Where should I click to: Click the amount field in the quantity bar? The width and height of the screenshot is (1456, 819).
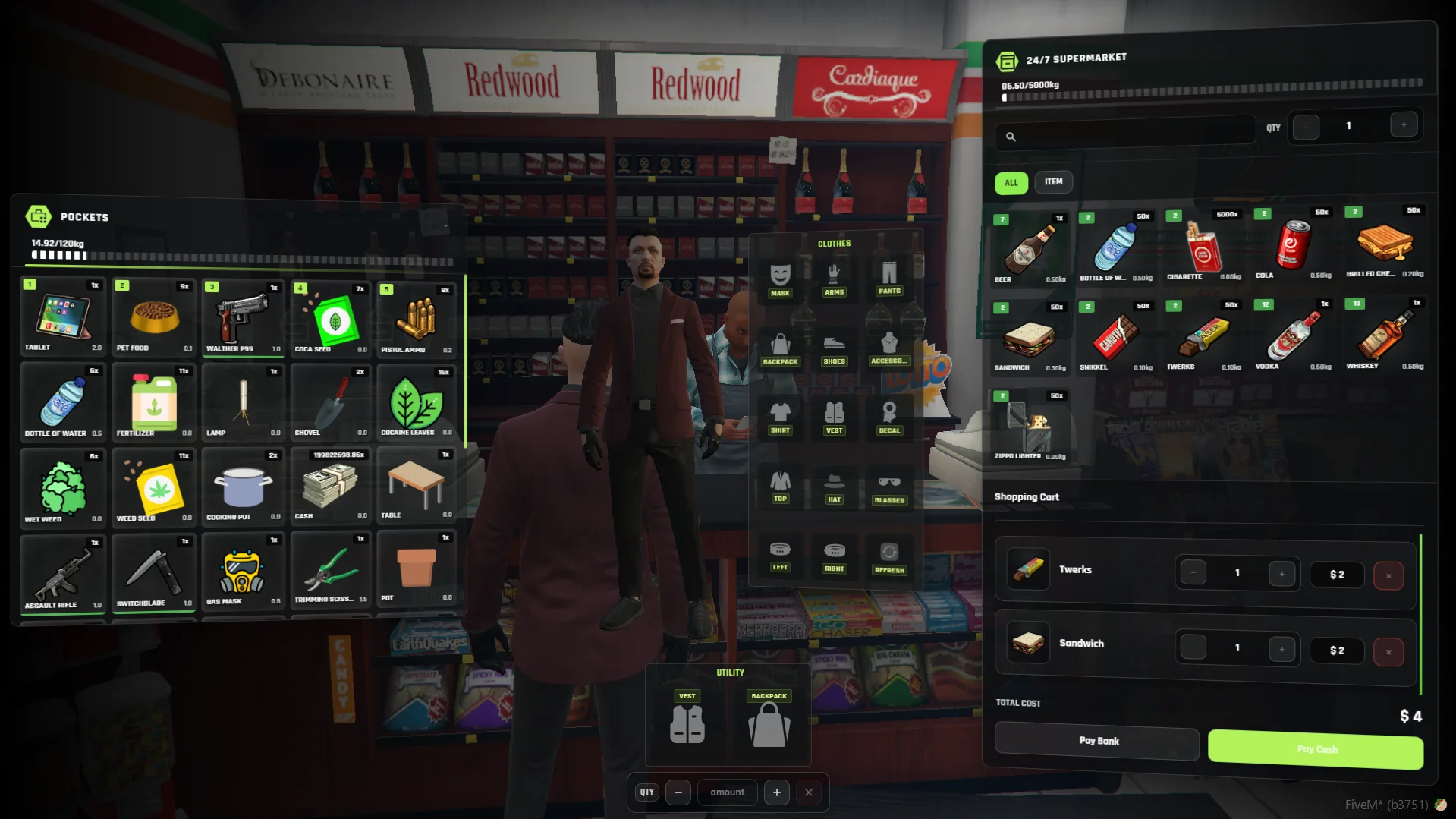[727, 792]
